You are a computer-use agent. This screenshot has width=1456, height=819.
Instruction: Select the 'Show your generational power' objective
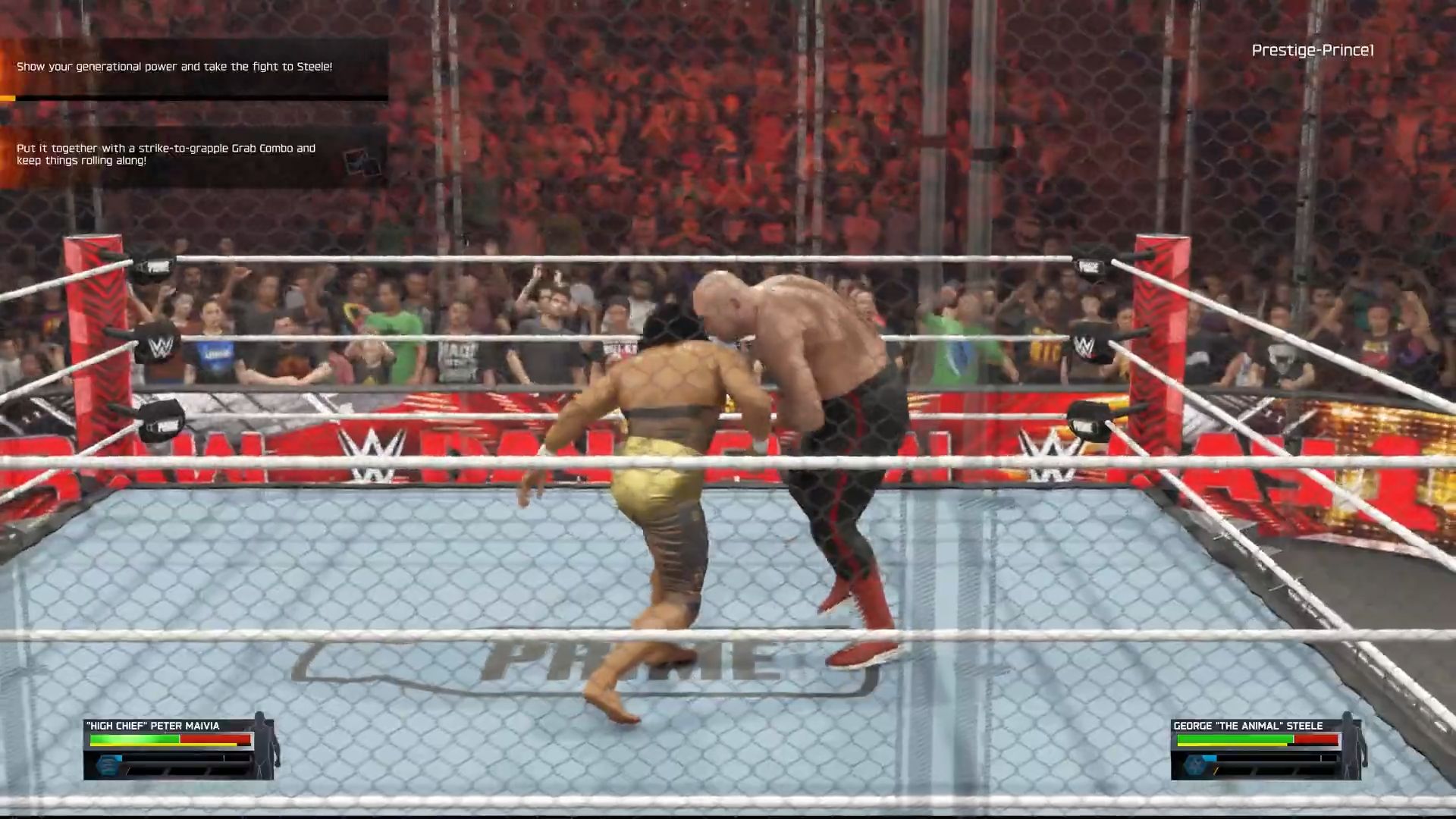(x=174, y=67)
